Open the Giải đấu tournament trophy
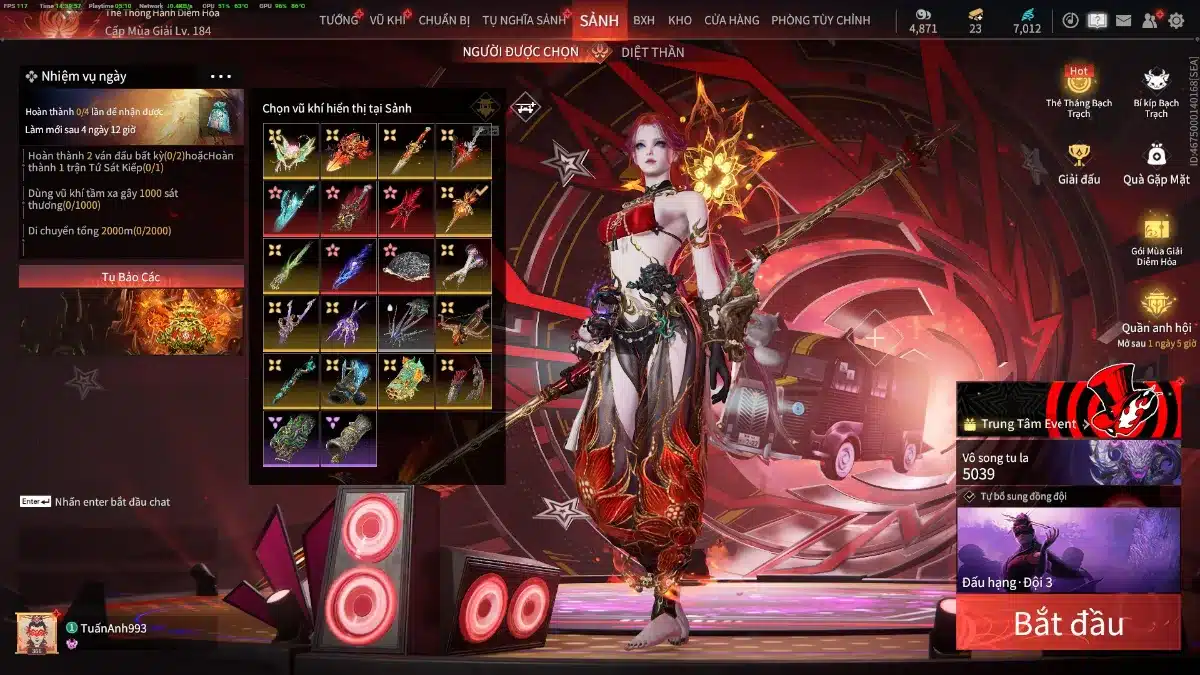1200x675 pixels. pos(1078,165)
